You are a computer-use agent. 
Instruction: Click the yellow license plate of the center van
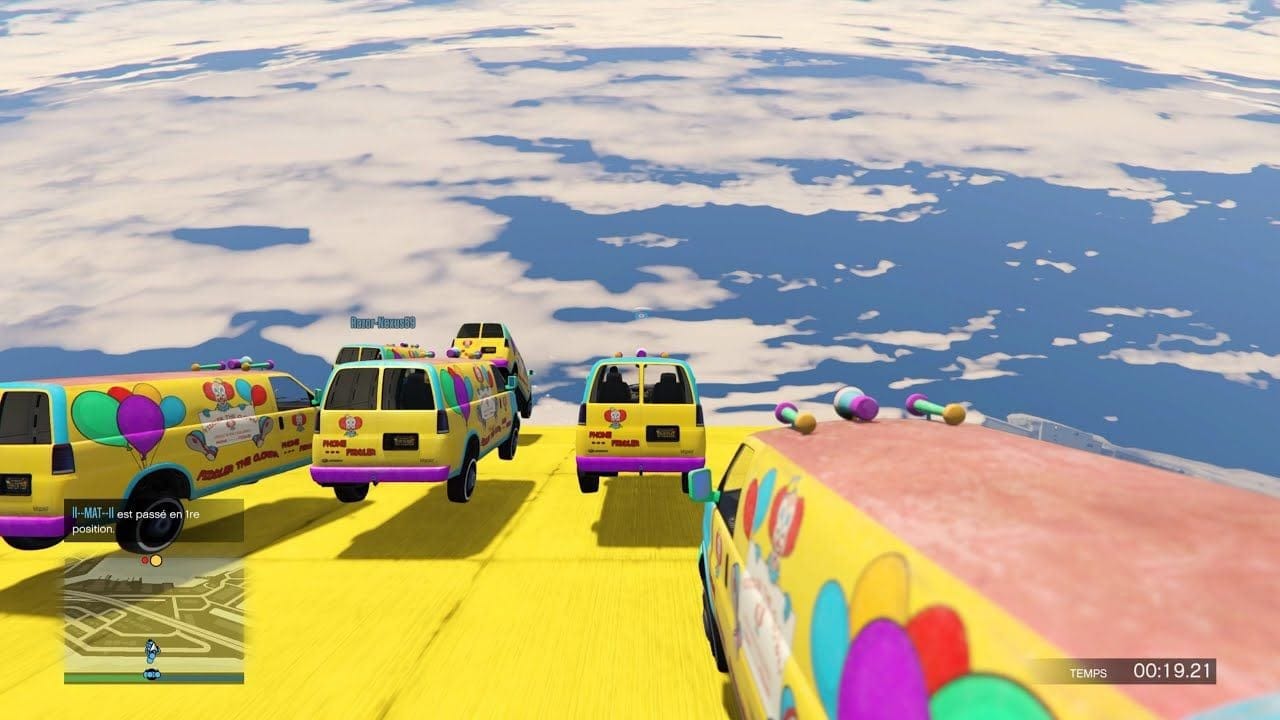[x=400, y=440]
